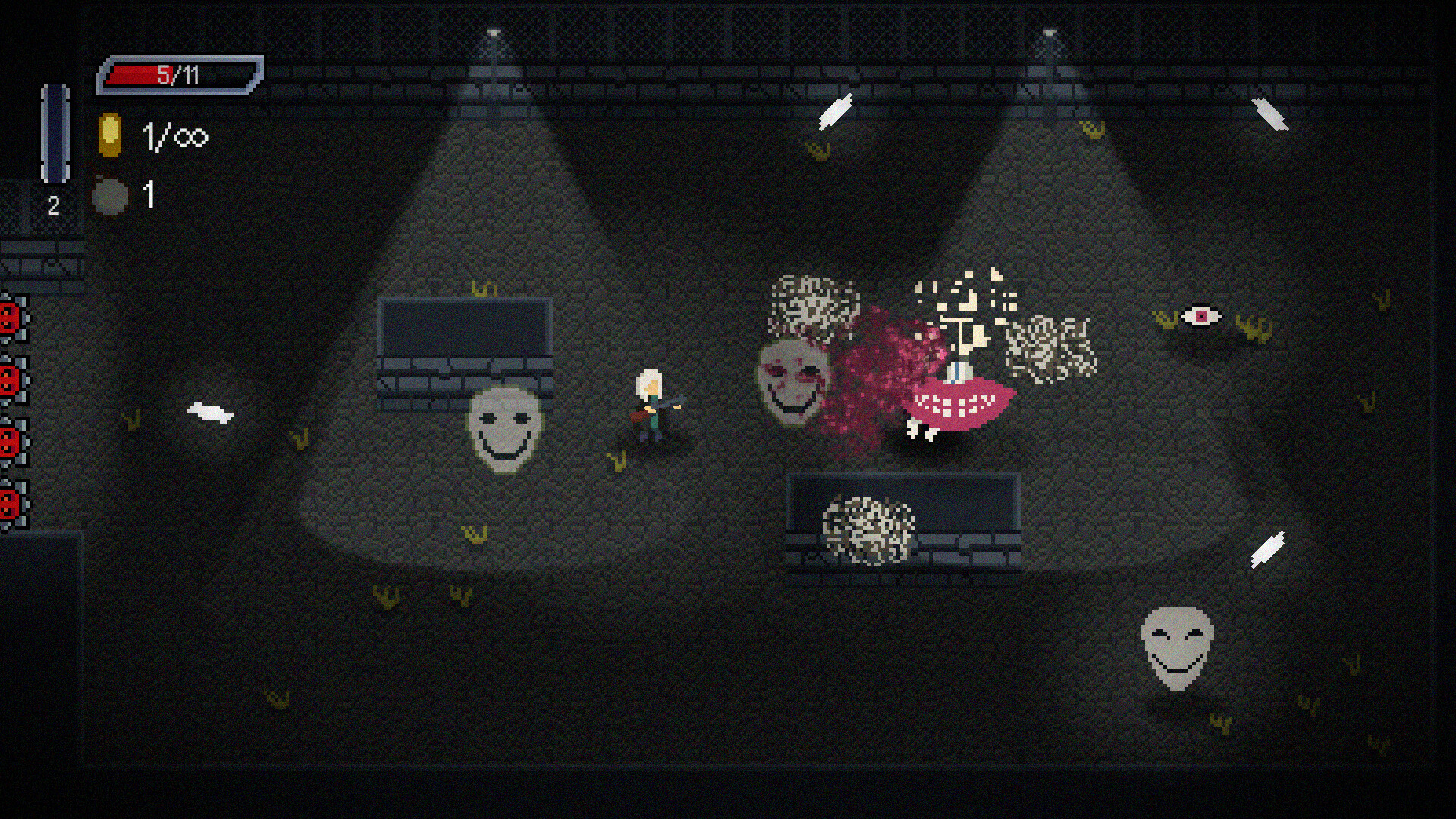Viewport: 1456px width, 819px height.
Task: Click the stone counter showing 1
Action: (149, 193)
